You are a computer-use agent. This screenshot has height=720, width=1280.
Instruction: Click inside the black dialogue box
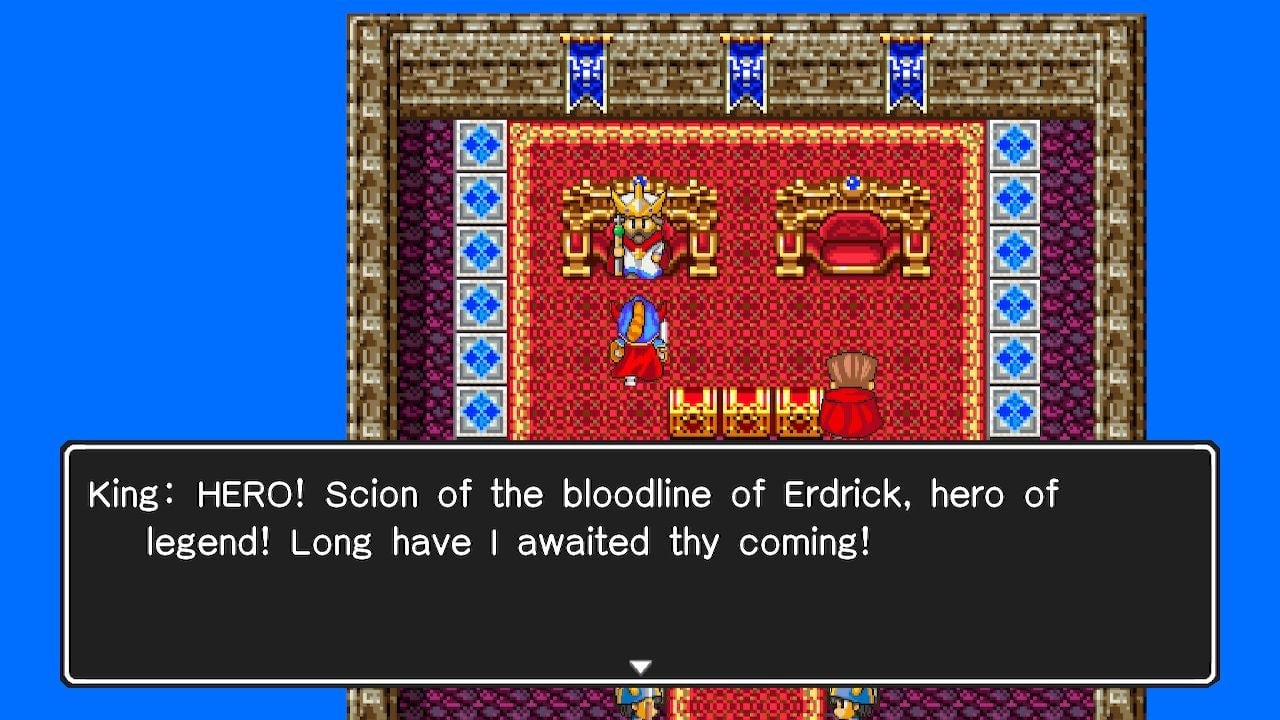pyautogui.click(x=640, y=600)
